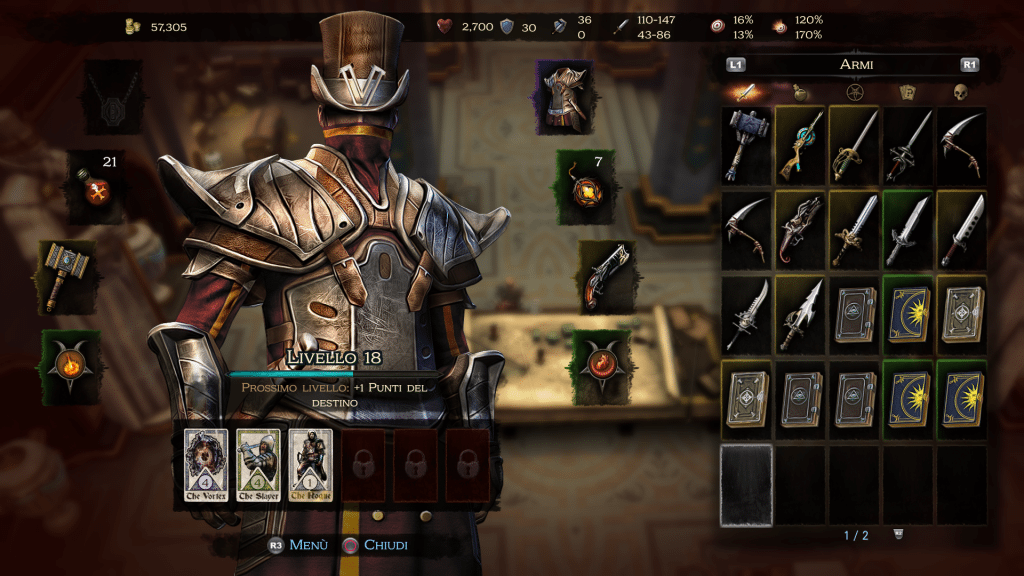Select the war hammer in Armi inventory
Viewport: 1024px width, 576px height.
click(747, 146)
